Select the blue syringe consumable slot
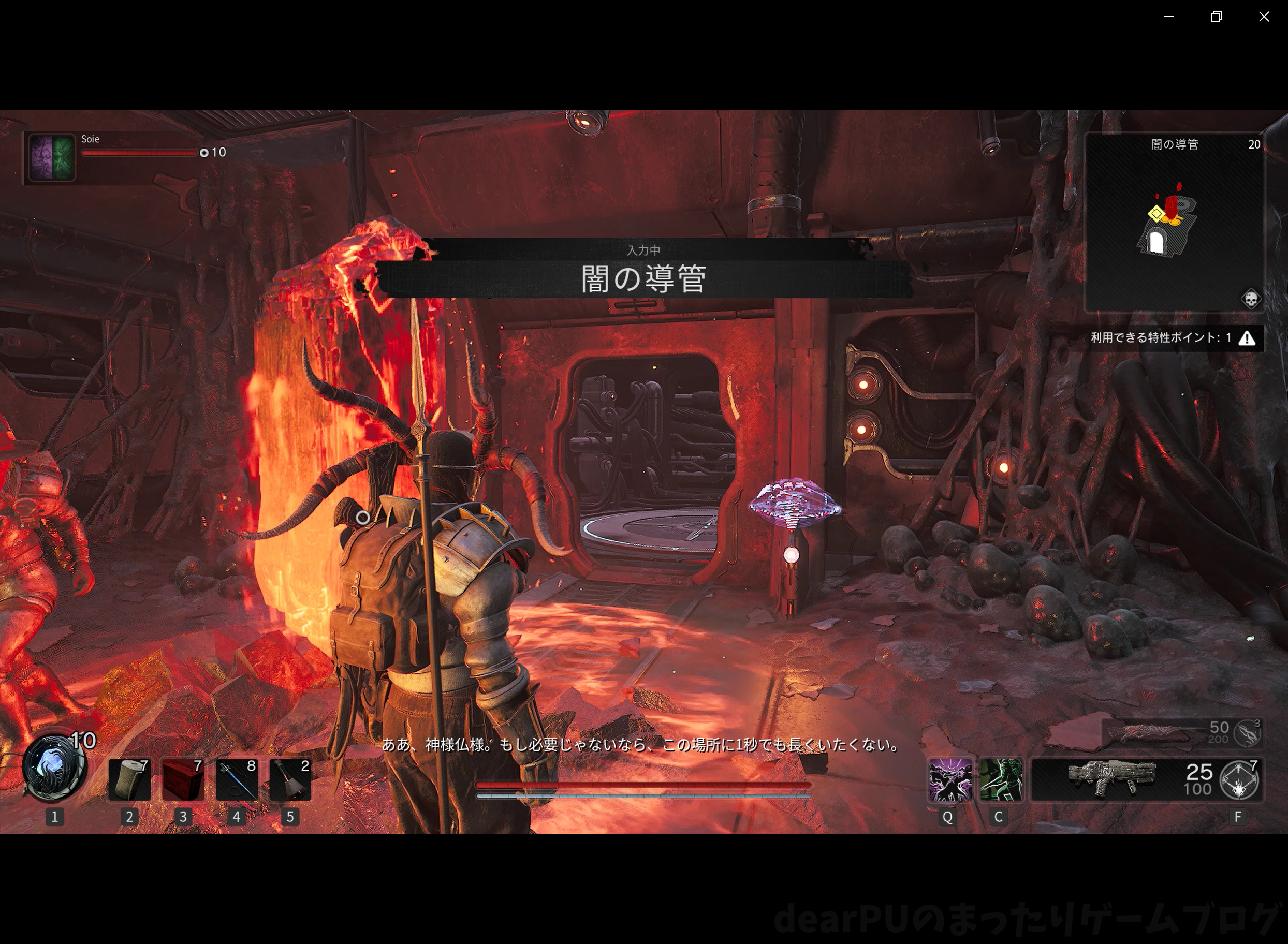 point(237,779)
